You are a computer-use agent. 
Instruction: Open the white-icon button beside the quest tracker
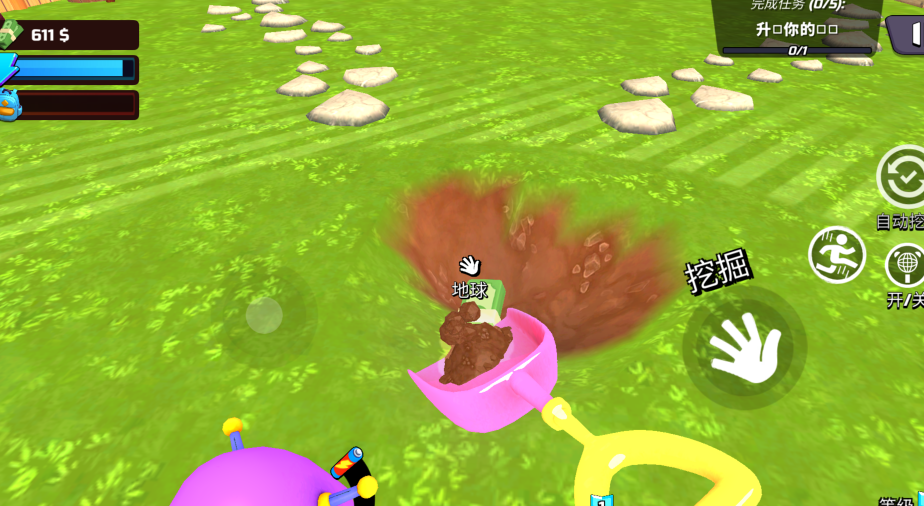907,35
